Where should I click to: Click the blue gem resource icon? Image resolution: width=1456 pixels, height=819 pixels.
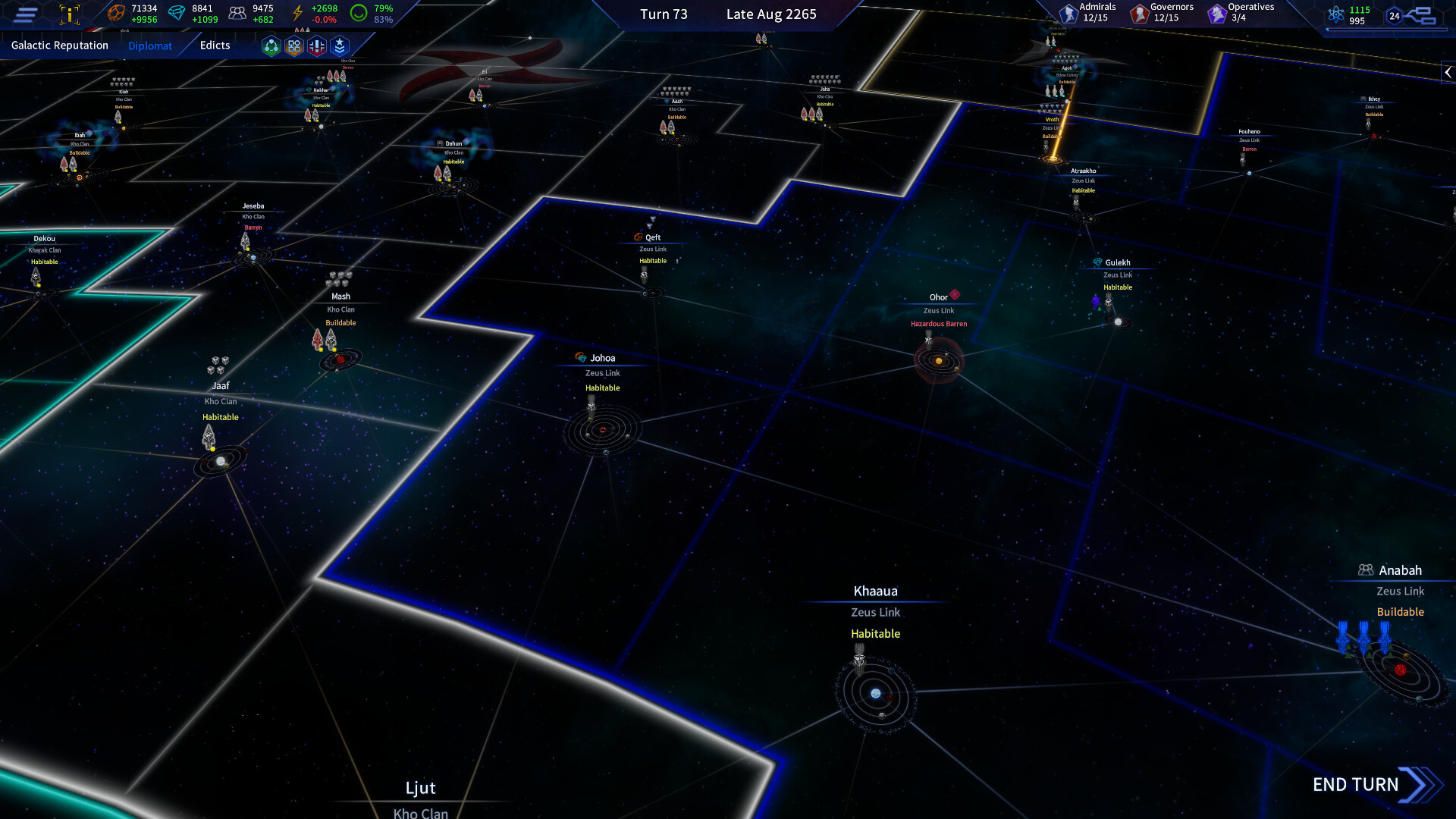click(x=177, y=11)
